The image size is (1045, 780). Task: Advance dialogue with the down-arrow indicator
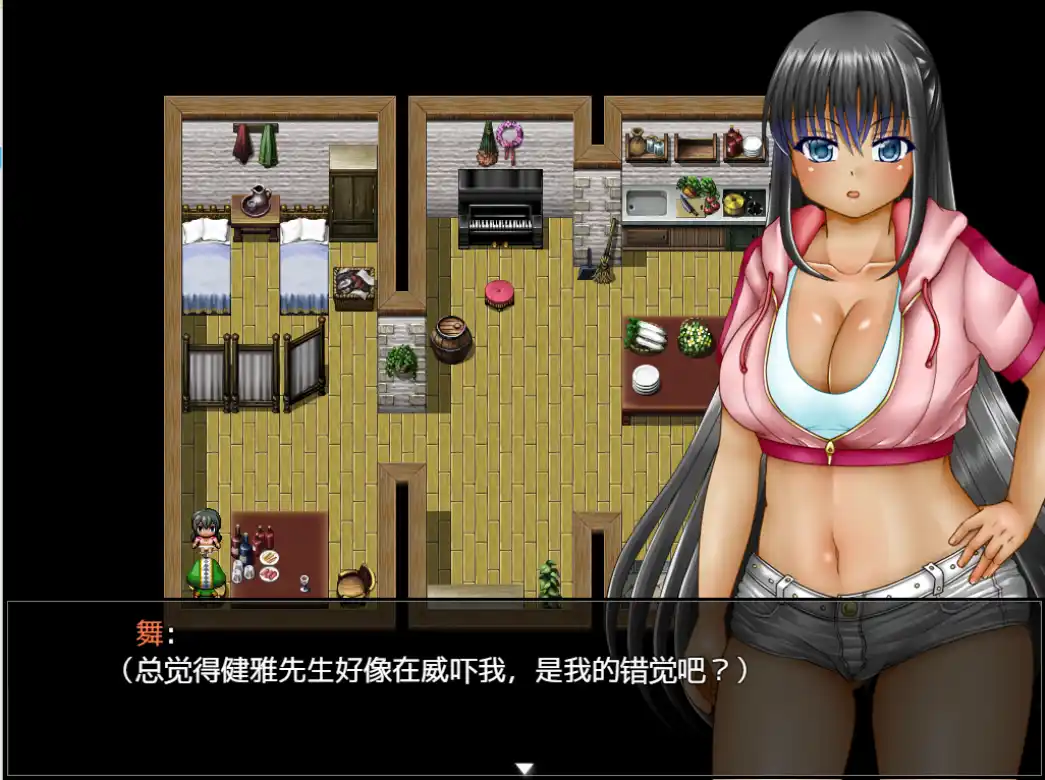(x=524, y=768)
